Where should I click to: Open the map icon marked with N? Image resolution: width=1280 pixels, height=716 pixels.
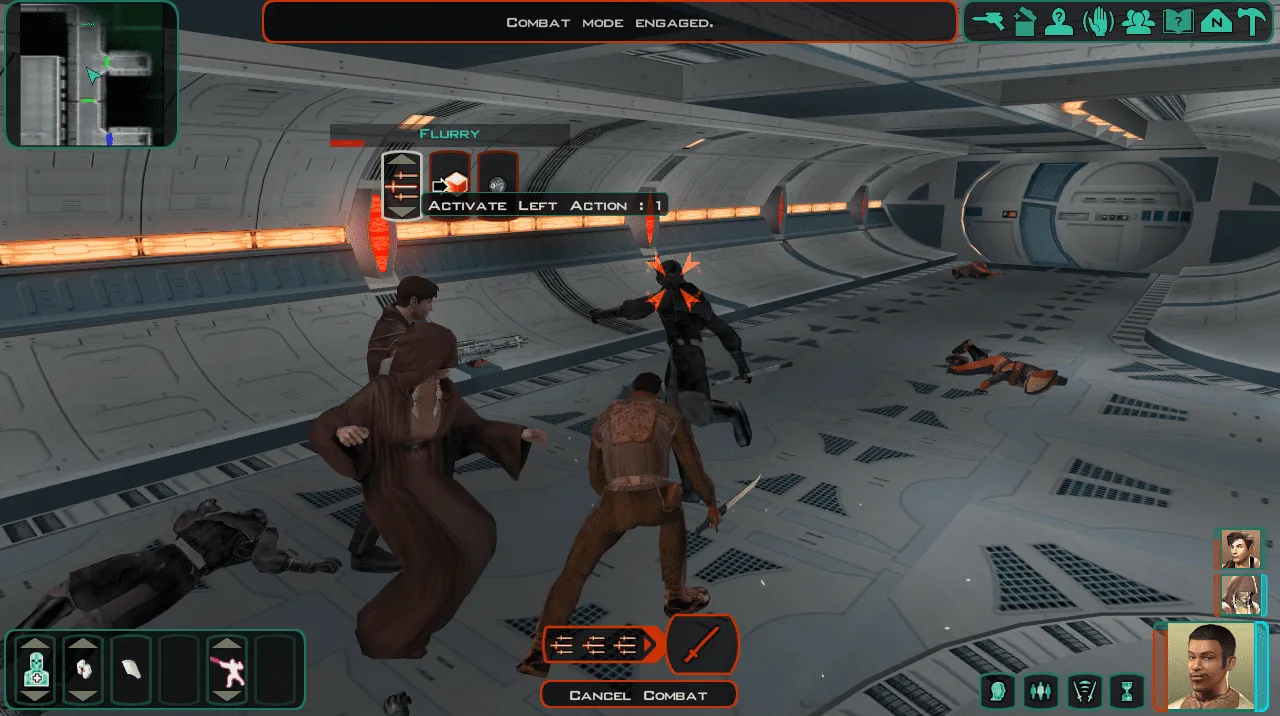tap(1216, 21)
